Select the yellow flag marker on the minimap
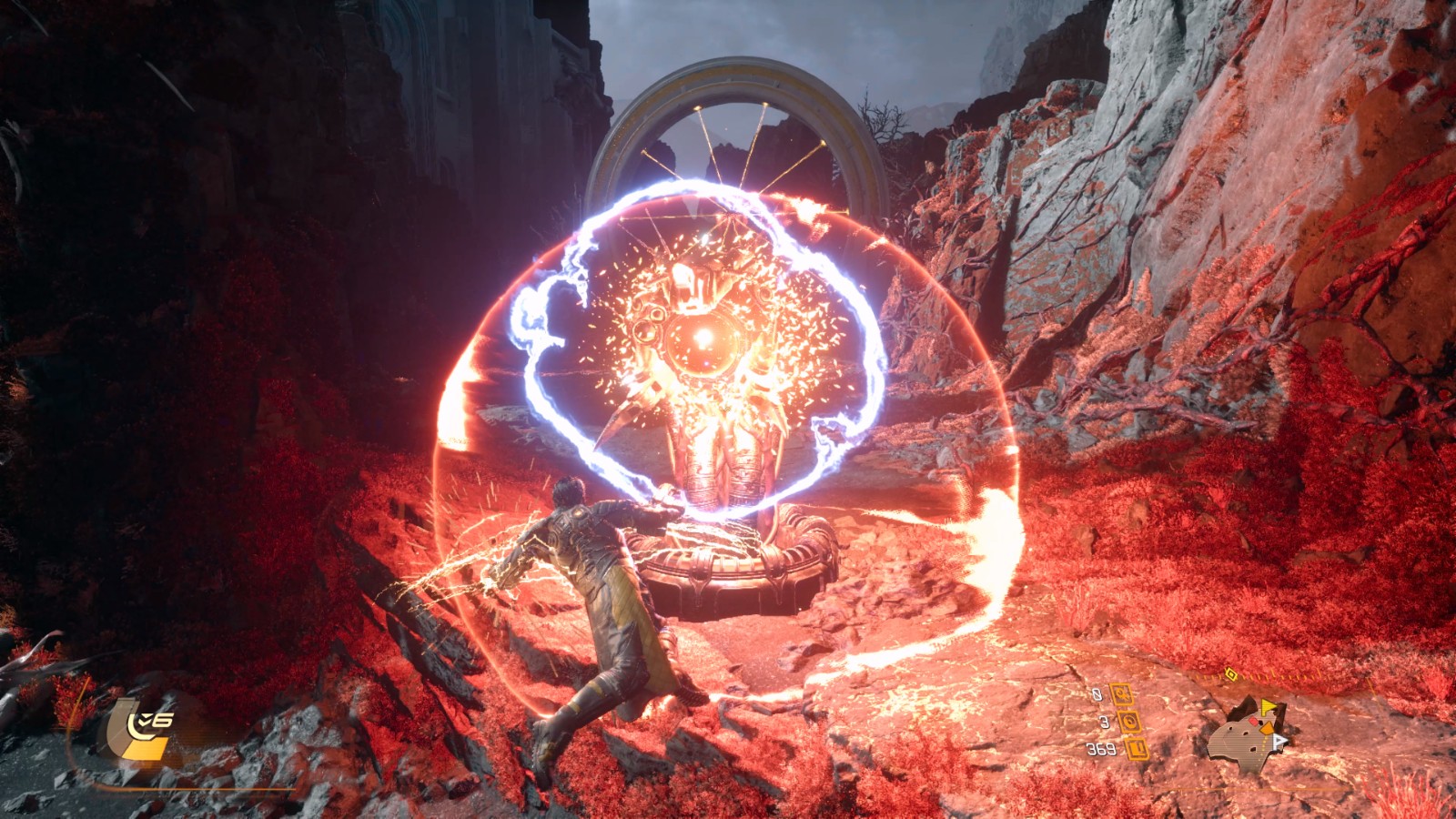The width and height of the screenshot is (1456, 819). click(x=1268, y=707)
